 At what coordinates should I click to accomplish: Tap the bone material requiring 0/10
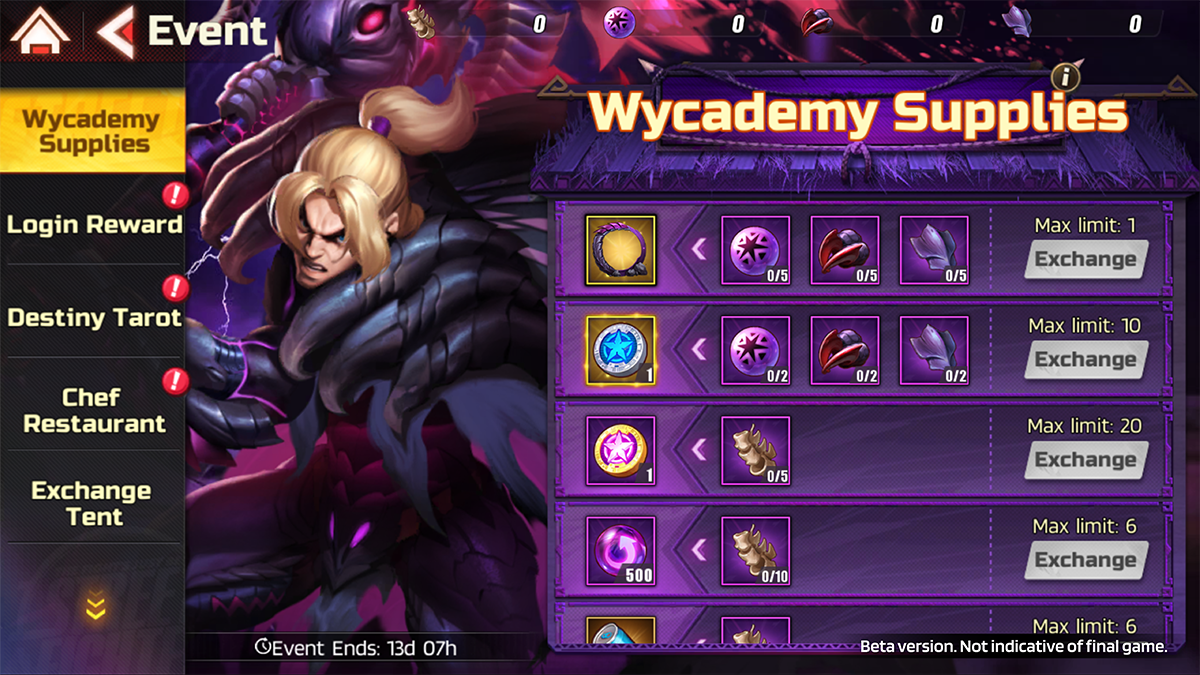coord(756,550)
